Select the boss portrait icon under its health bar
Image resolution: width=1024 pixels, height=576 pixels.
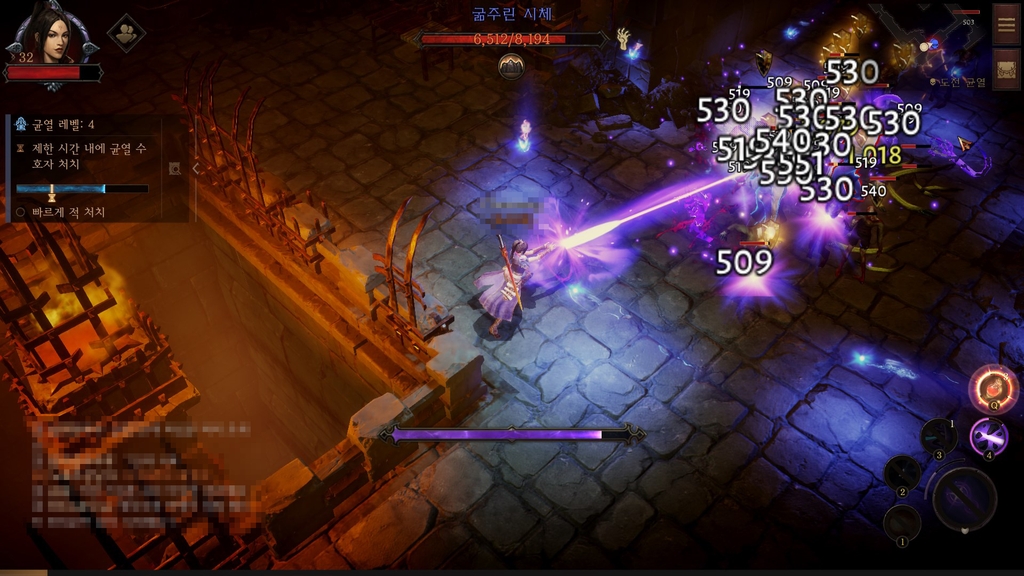coord(511,66)
